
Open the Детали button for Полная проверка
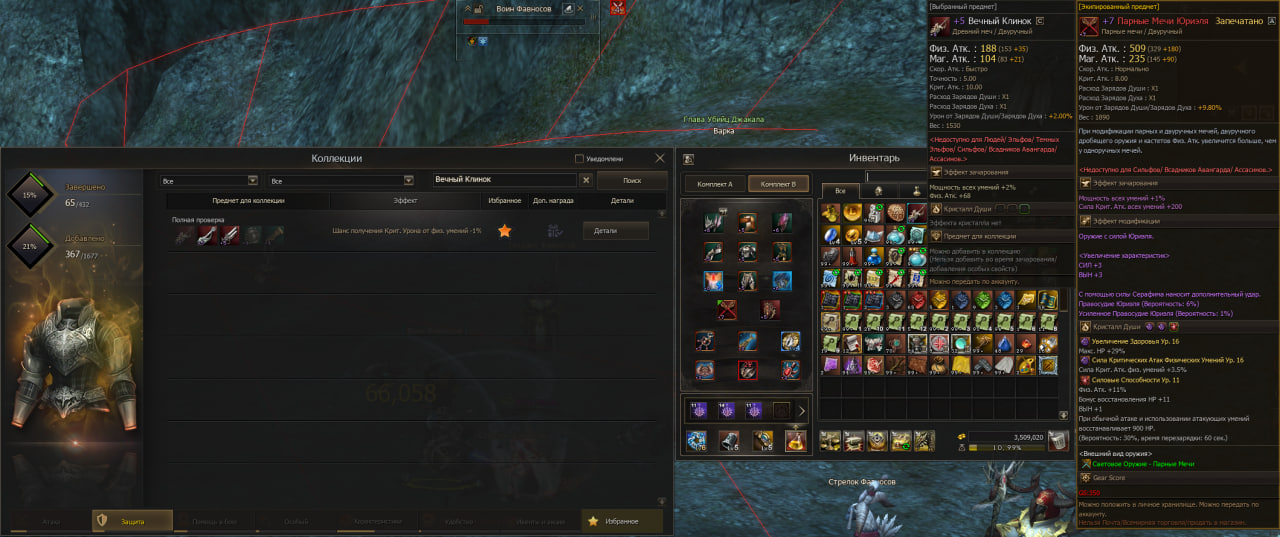click(x=615, y=231)
